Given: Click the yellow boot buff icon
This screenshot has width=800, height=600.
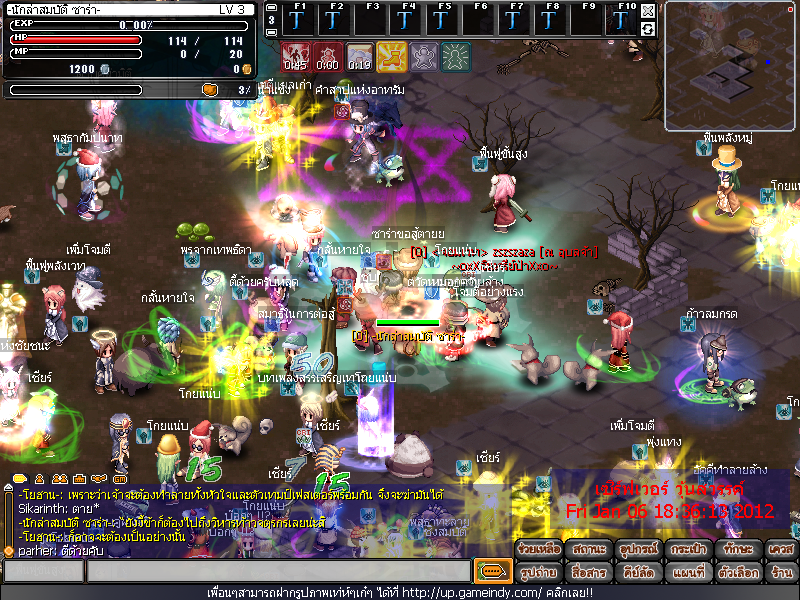Looking at the screenshot, I should [x=391, y=57].
